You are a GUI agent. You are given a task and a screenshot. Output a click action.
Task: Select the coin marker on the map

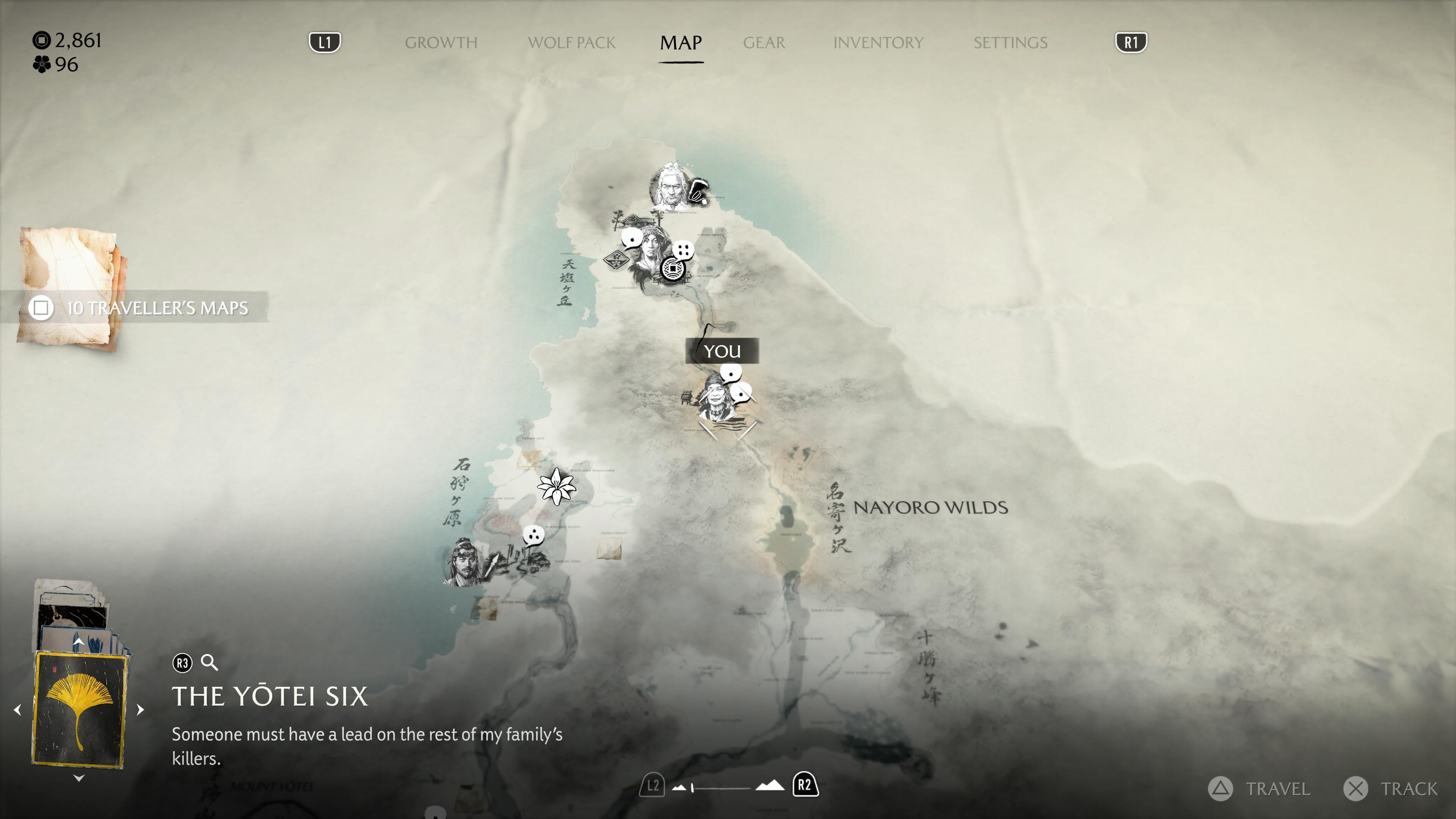tap(672, 268)
